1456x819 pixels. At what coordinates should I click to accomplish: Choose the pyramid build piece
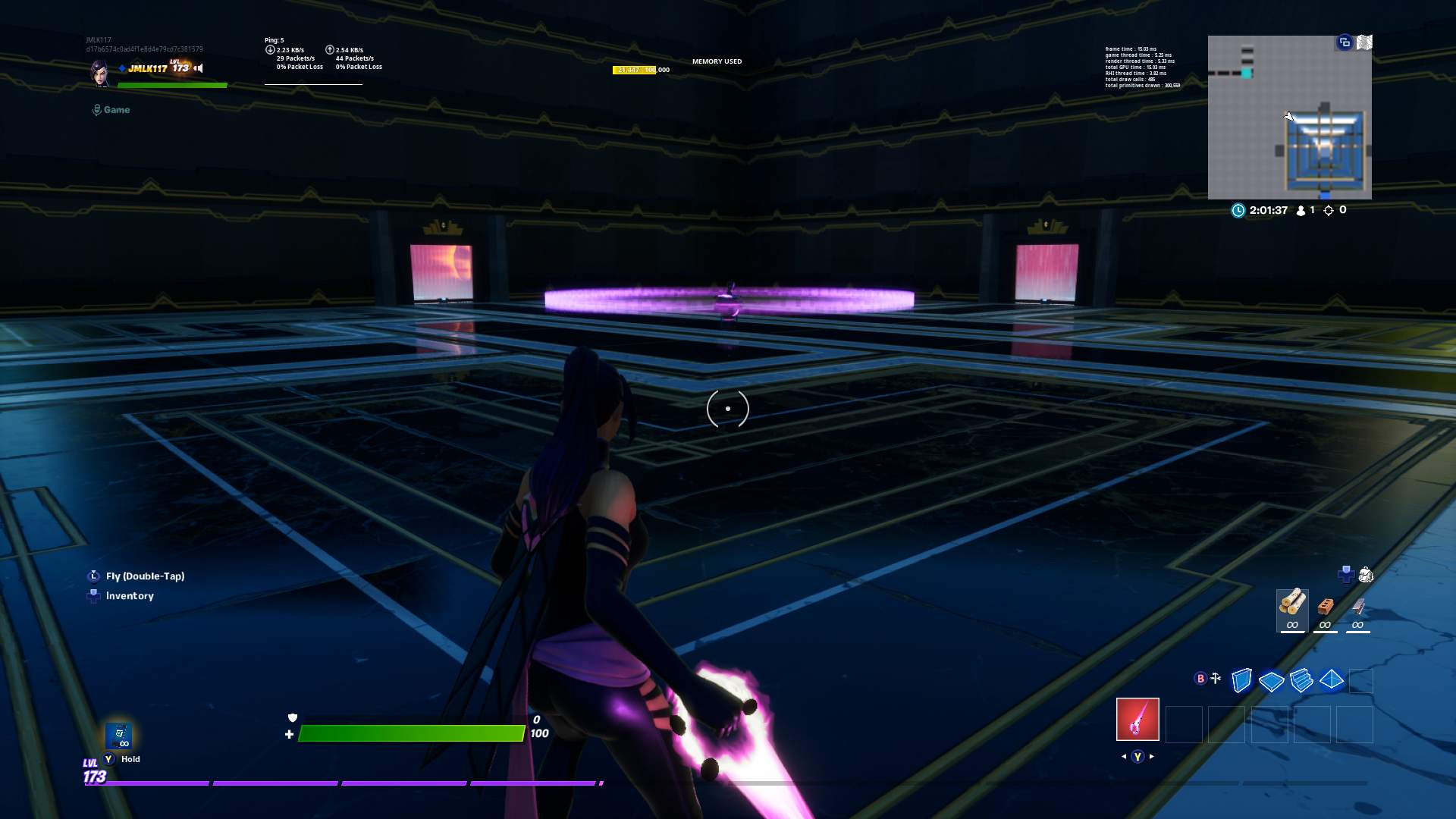[1331, 681]
